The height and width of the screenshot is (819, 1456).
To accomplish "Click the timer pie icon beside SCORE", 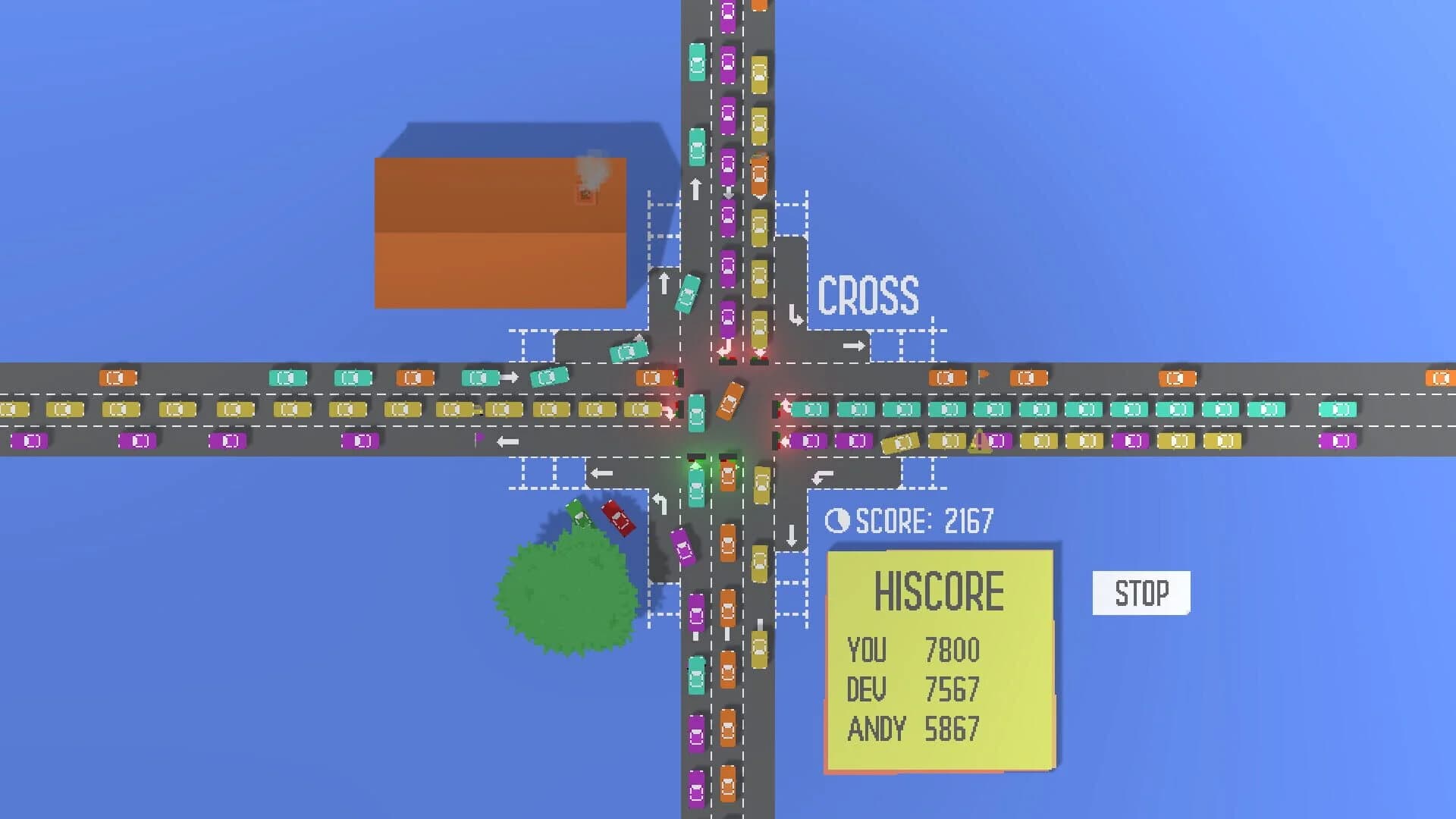I will coord(836,519).
